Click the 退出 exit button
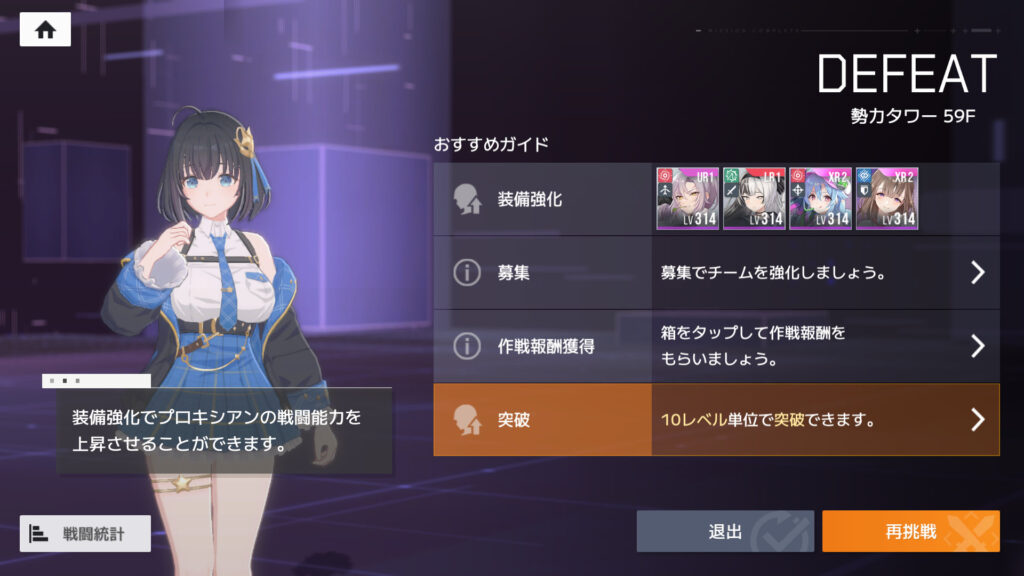 pyautogui.click(x=725, y=531)
